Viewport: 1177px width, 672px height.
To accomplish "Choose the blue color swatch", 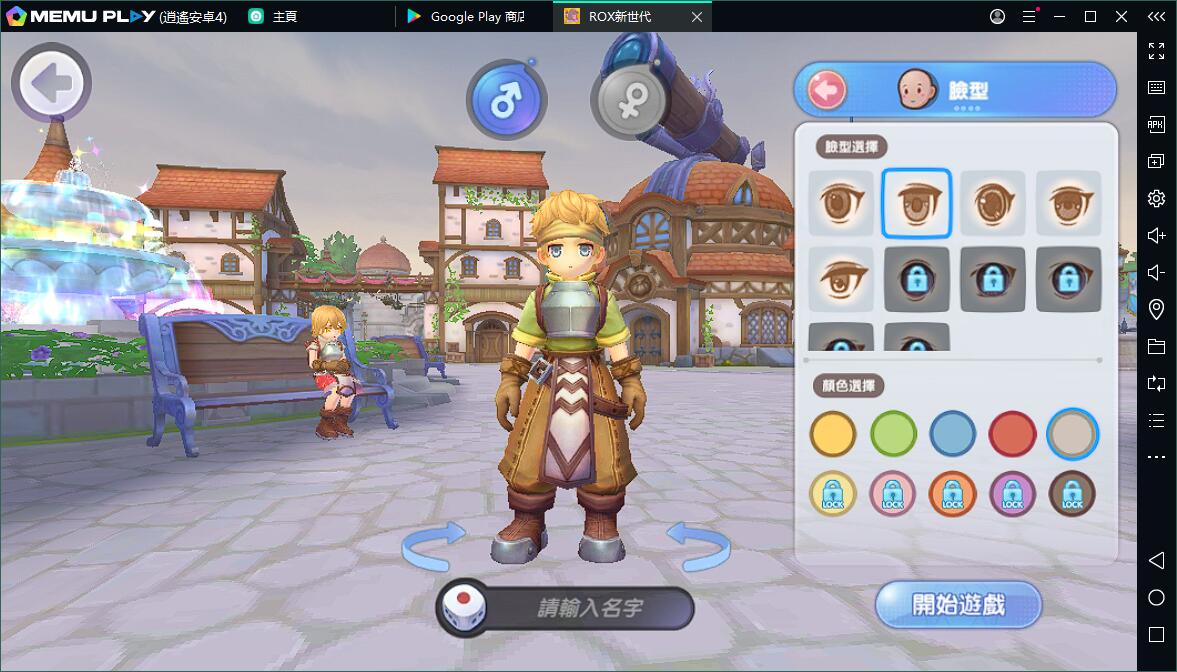I will click(953, 435).
